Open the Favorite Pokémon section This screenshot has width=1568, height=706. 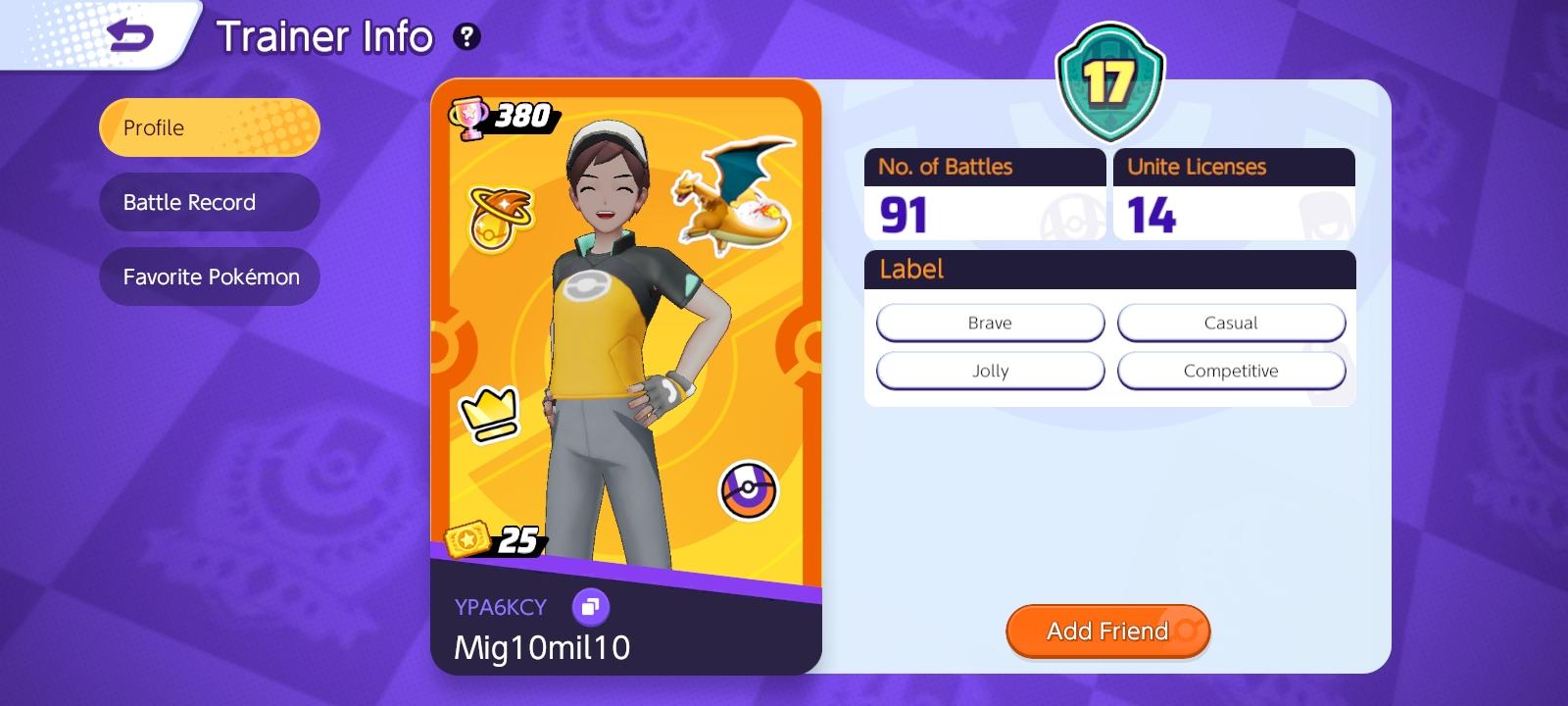(209, 277)
